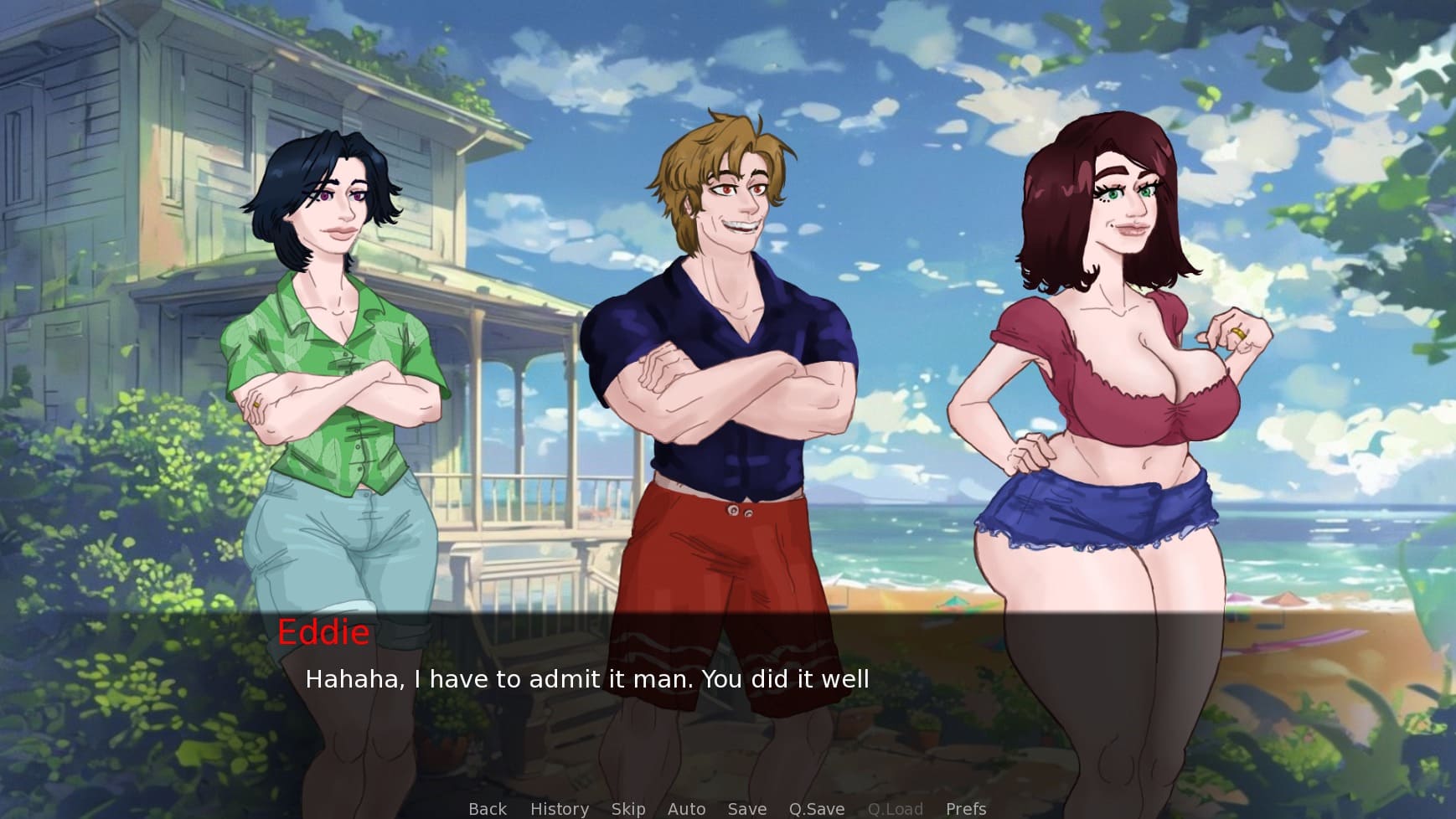Toggle Auto-advance mode
The width and height of the screenshot is (1456, 819).
pyautogui.click(x=686, y=808)
